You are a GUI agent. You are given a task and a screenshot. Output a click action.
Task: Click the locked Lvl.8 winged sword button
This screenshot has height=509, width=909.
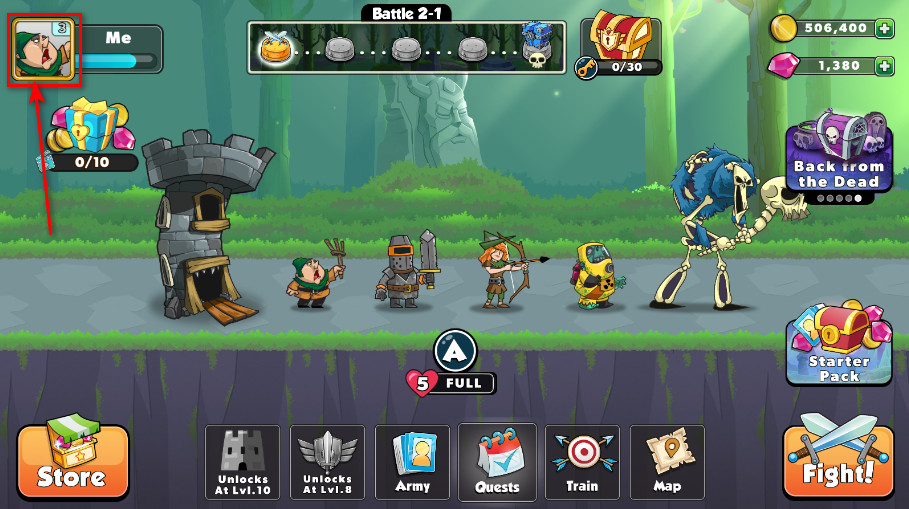(x=327, y=462)
